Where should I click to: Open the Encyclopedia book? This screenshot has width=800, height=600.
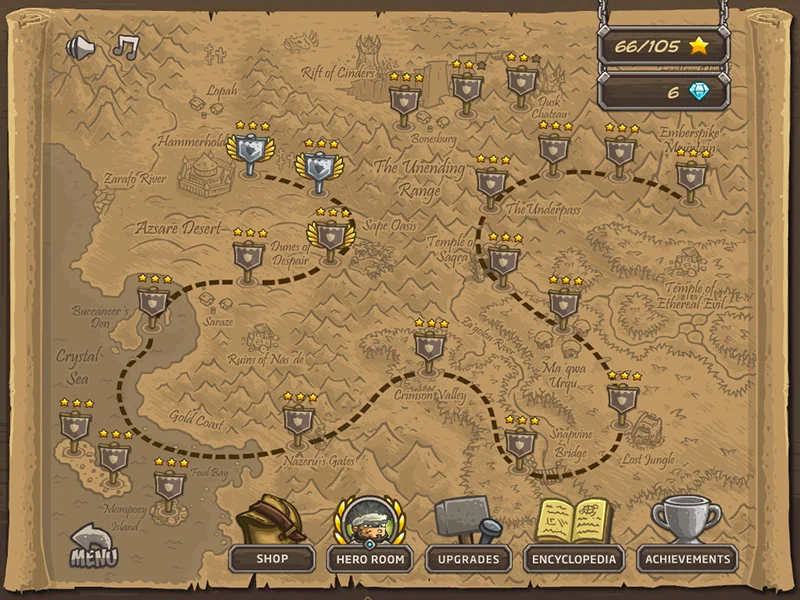[x=575, y=558]
